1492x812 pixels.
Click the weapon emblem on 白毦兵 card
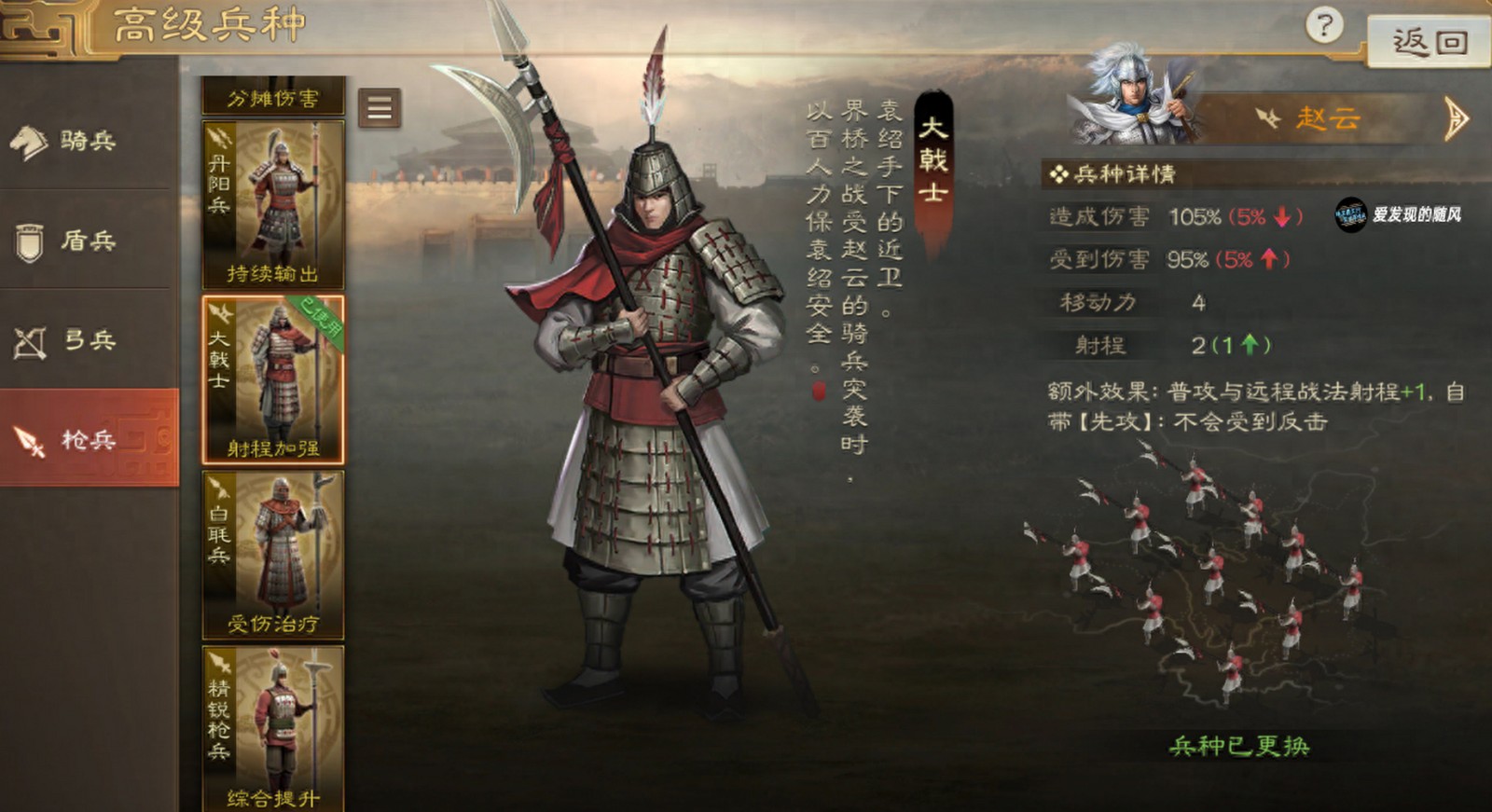coord(221,488)
